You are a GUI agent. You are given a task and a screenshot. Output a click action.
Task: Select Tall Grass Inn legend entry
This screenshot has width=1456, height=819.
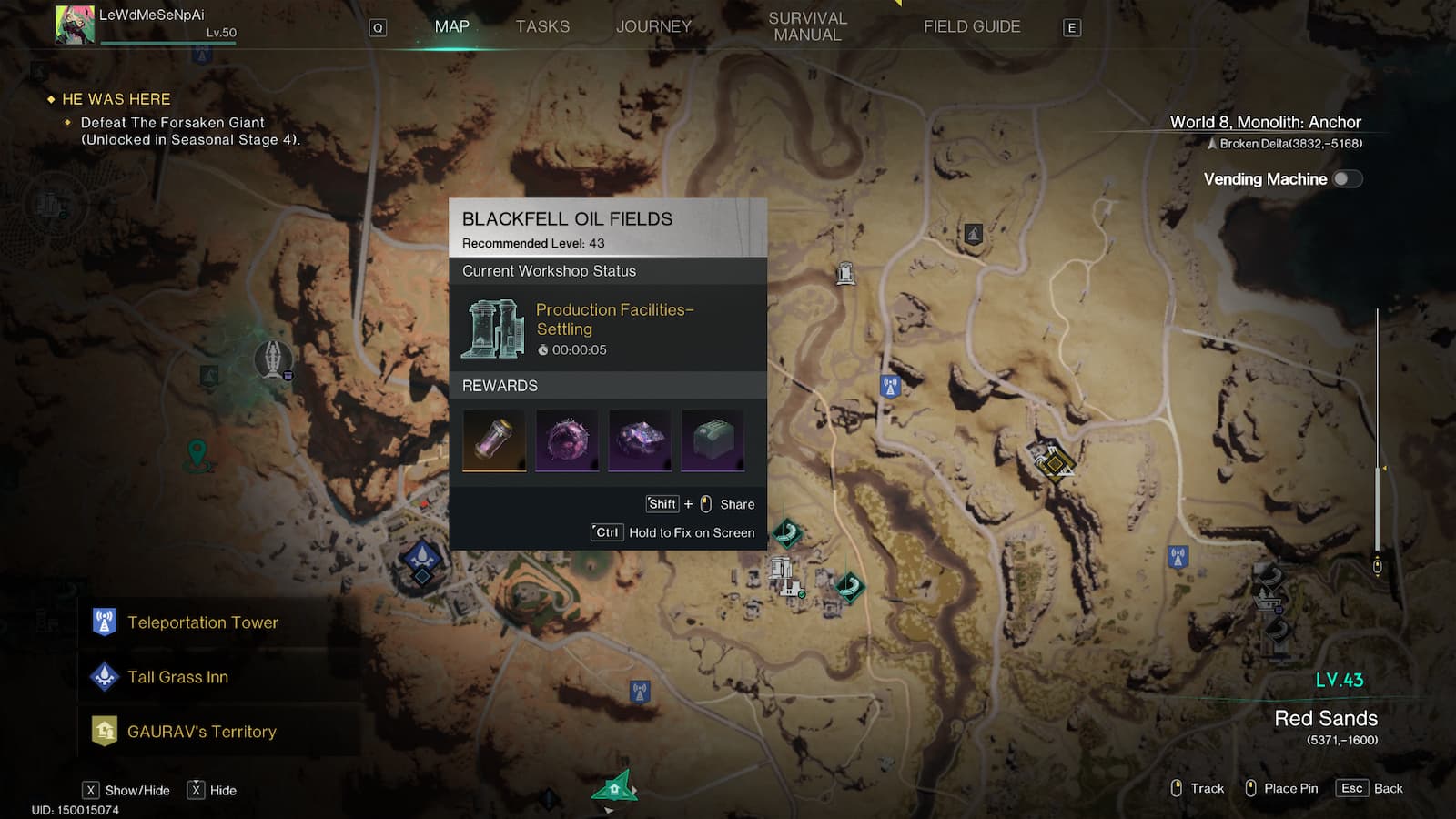coord(177,677)
